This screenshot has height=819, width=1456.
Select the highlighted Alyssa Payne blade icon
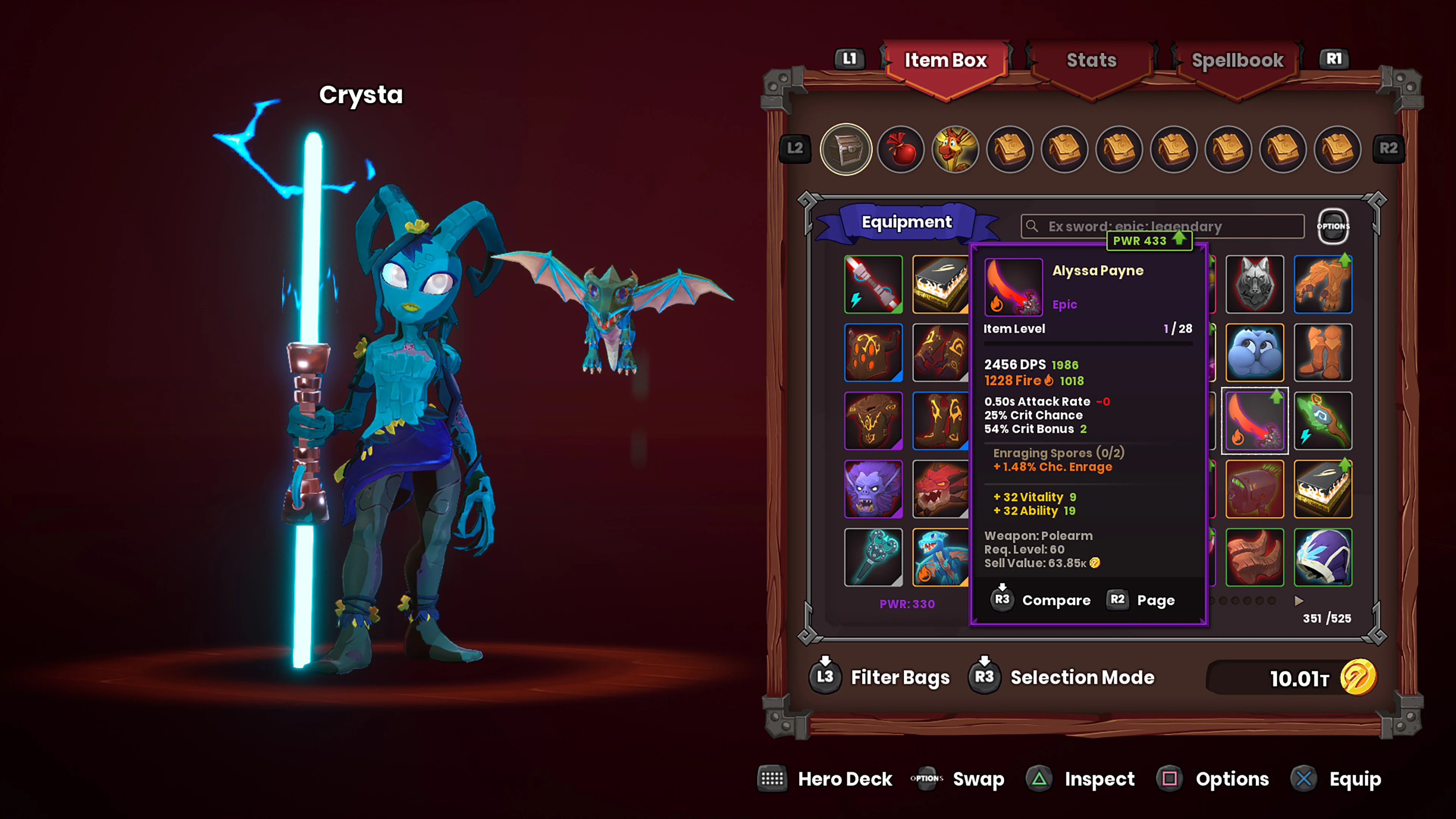tap(1255, 420)
